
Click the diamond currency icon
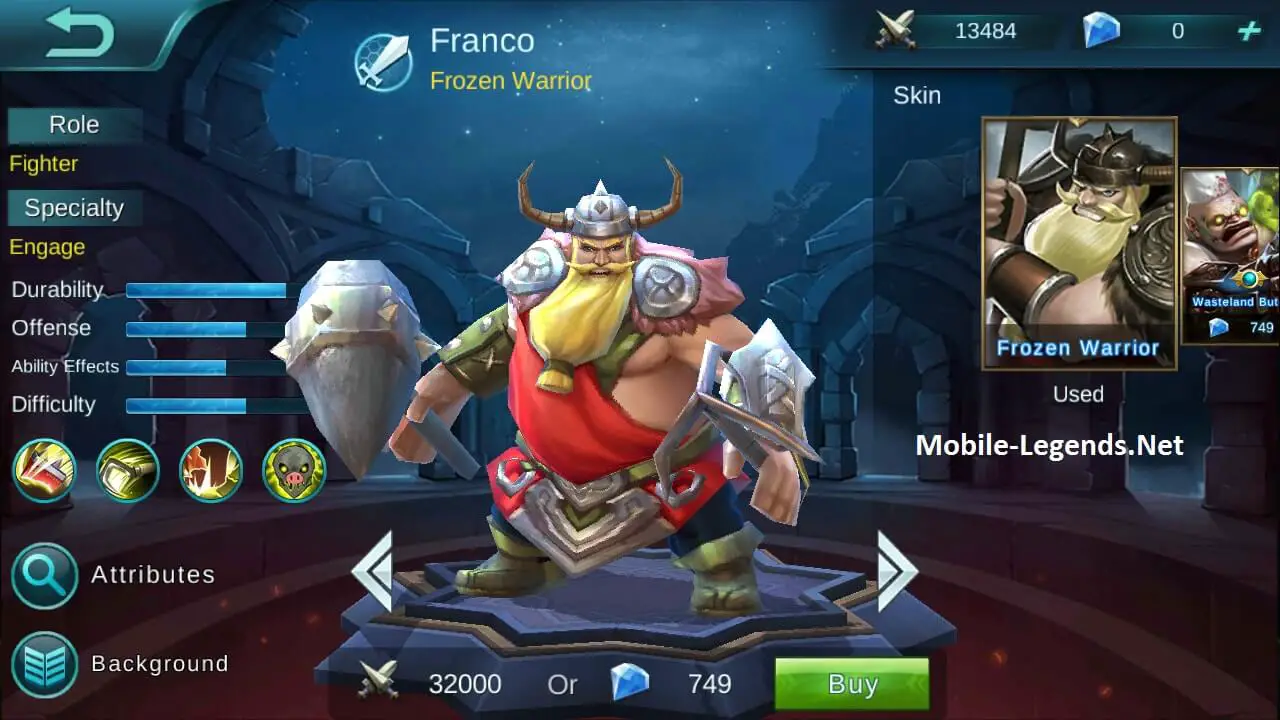coord(1105,30)
